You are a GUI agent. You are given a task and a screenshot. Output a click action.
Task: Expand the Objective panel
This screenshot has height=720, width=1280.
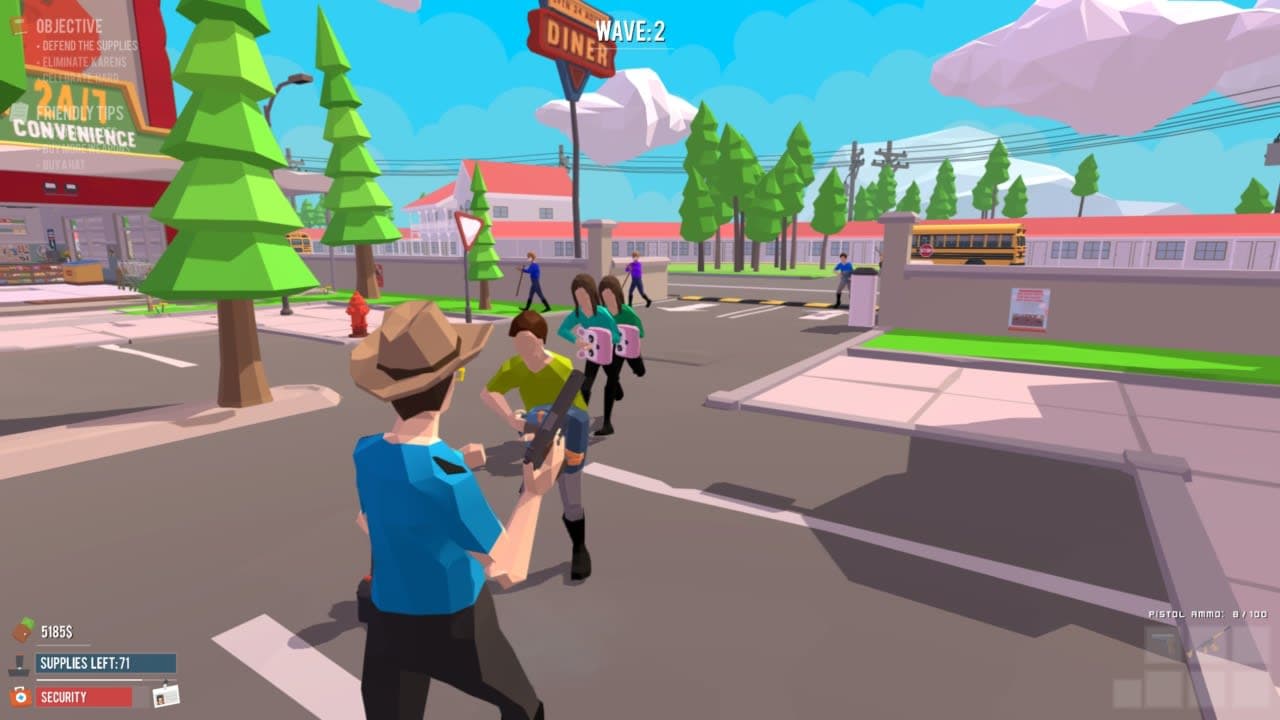[70, 24]
